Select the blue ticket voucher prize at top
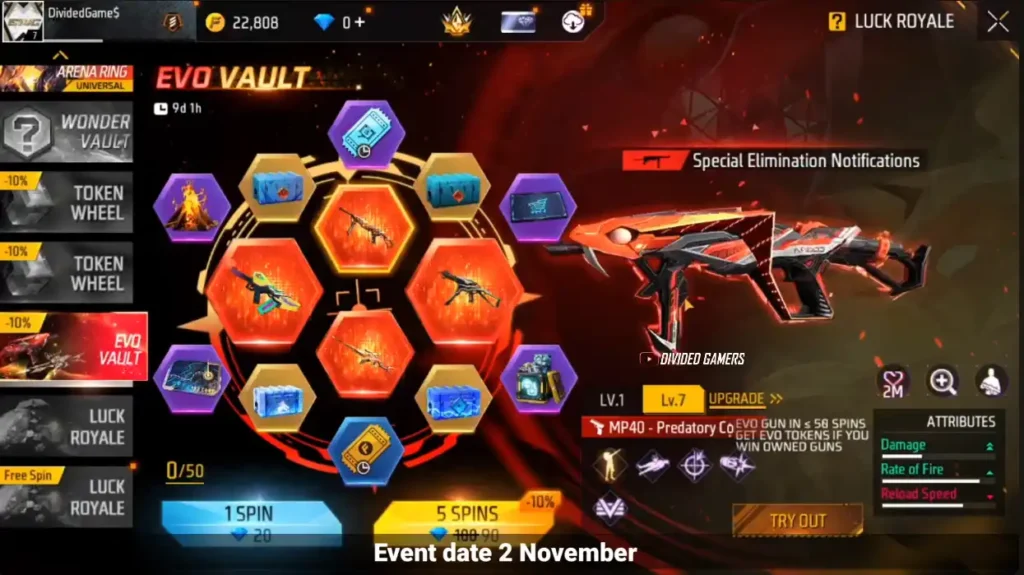The width and height of the screenshot is (1024, 575). [366, 134]
